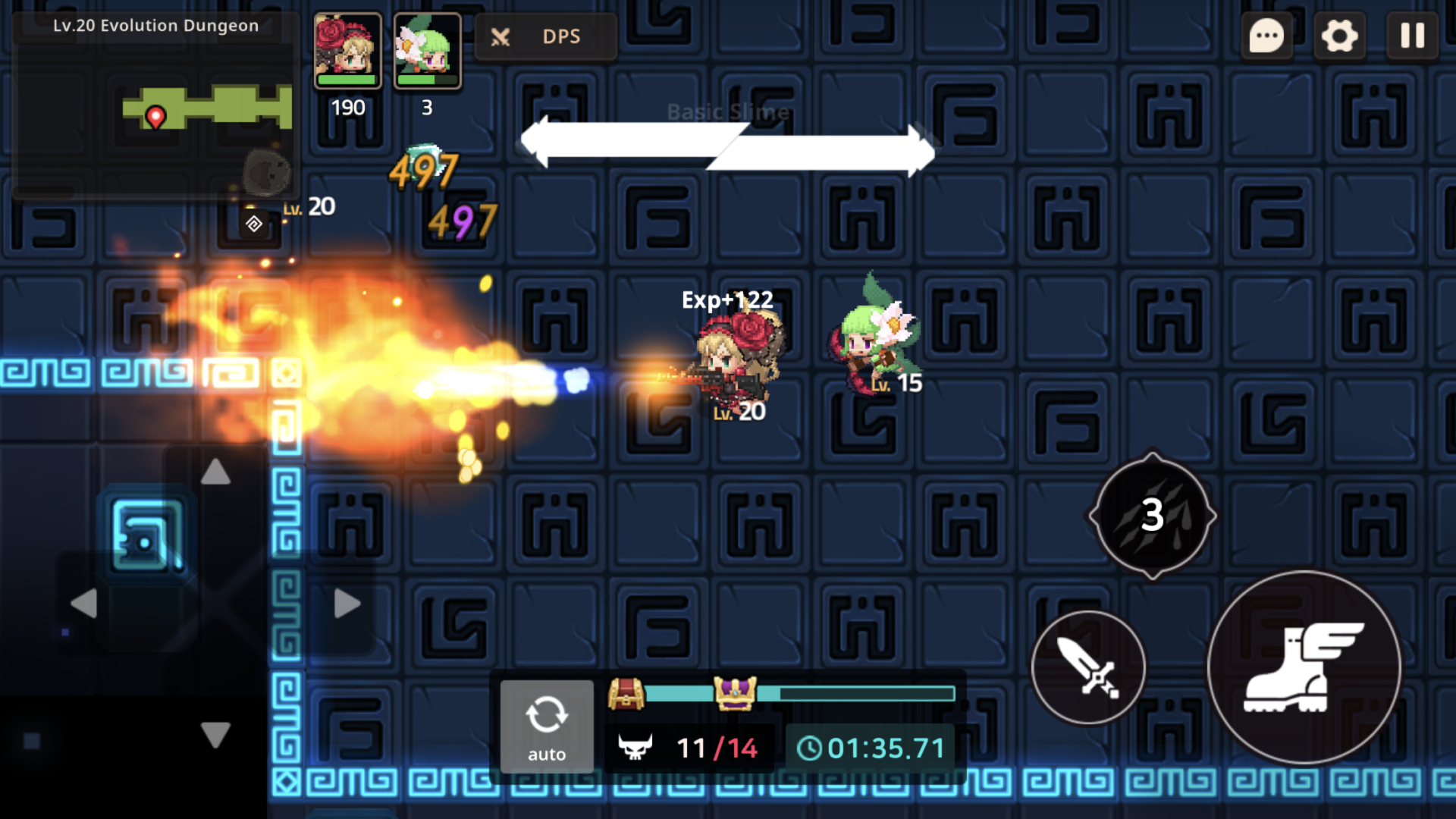Pause the game

point(1412,36)
